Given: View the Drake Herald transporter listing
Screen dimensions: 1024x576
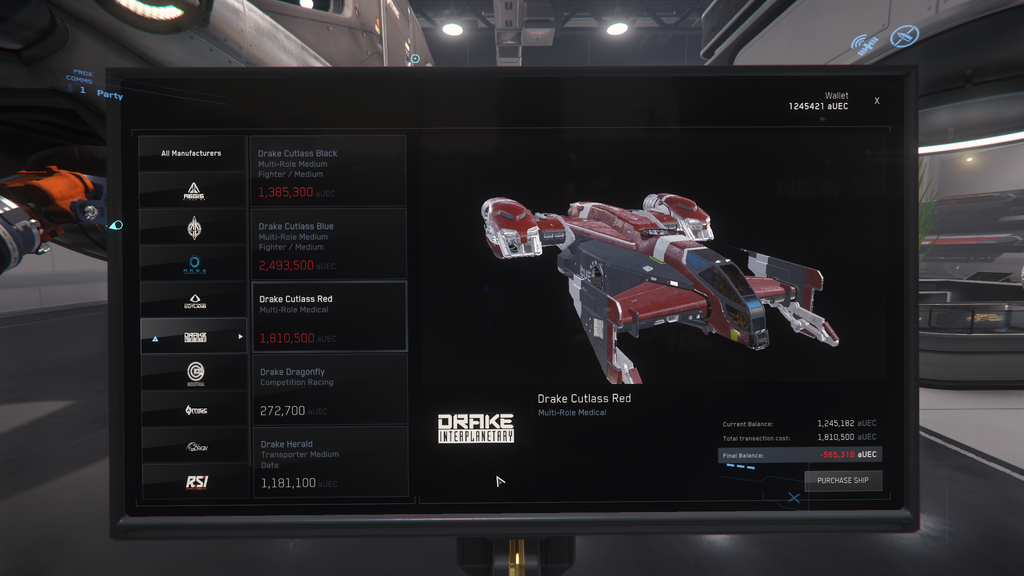Looking at the screenshot, I should (328, 462).
